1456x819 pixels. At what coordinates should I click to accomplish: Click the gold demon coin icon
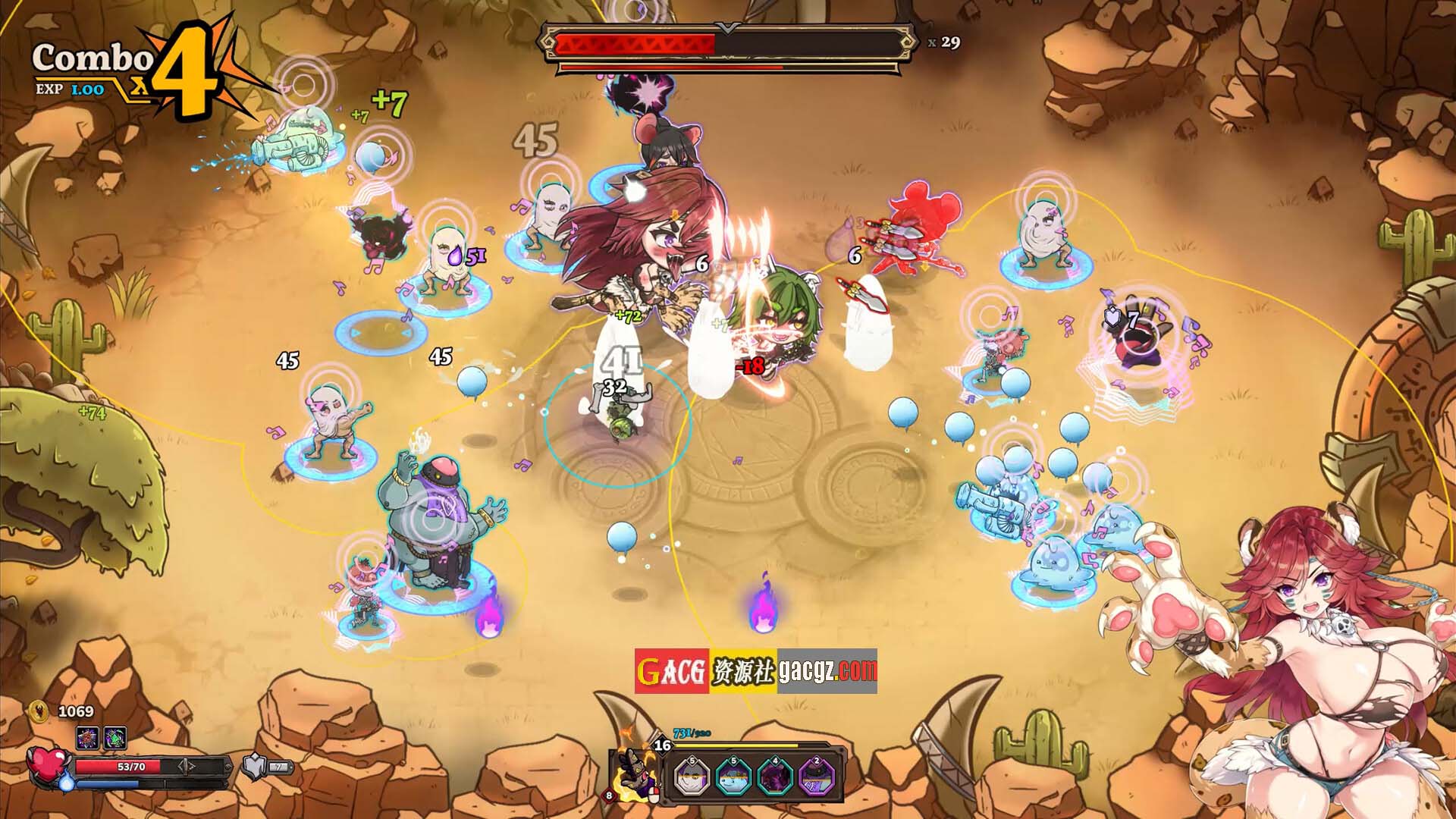point(38,711)
